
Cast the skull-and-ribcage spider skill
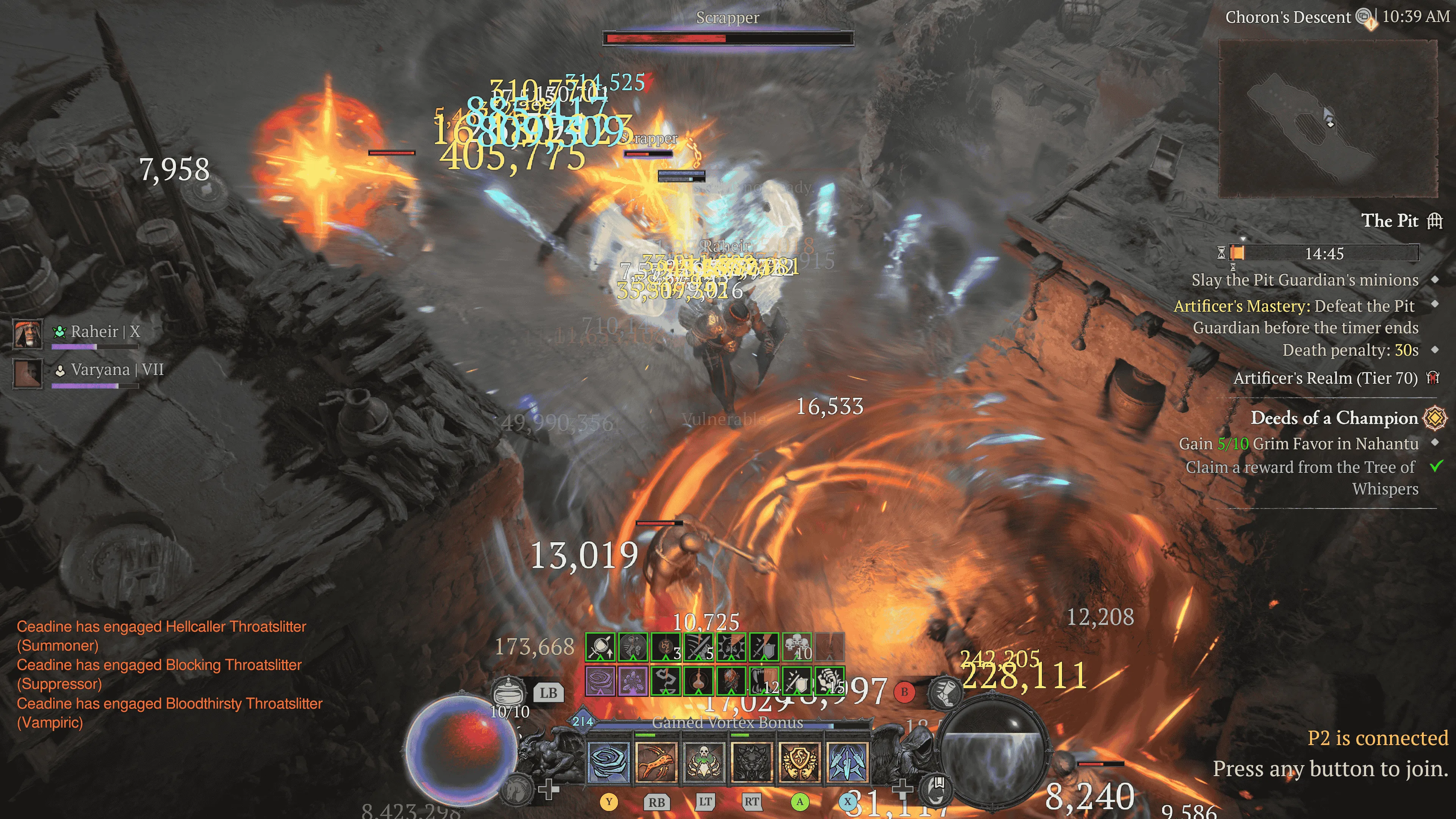click(704, 763)
